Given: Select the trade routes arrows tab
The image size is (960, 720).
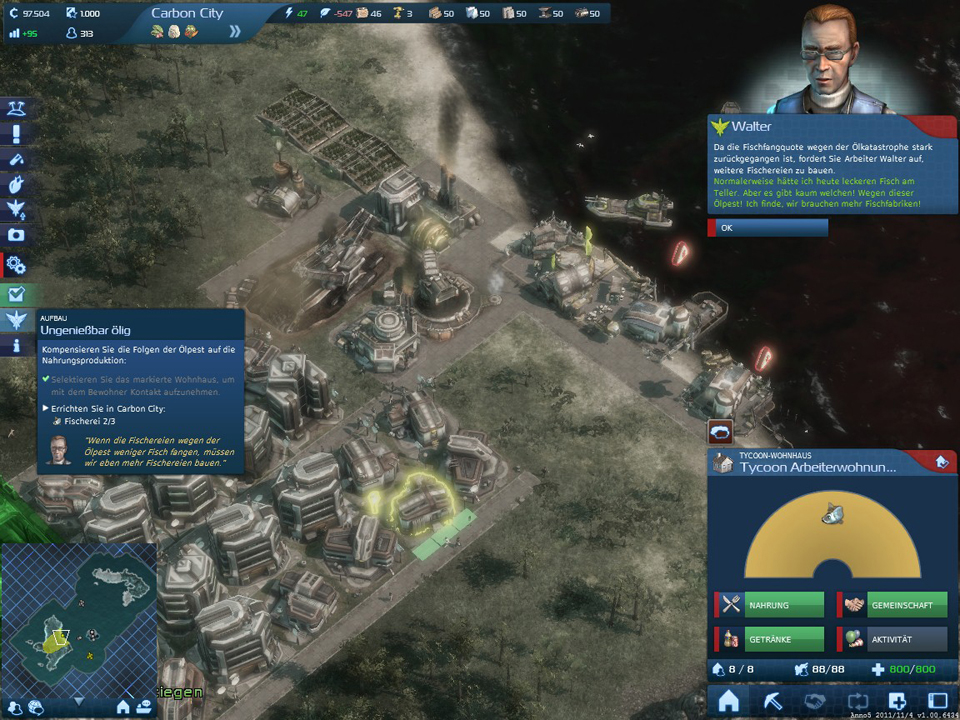Looking at the screenshot, I should click(855, 701).
